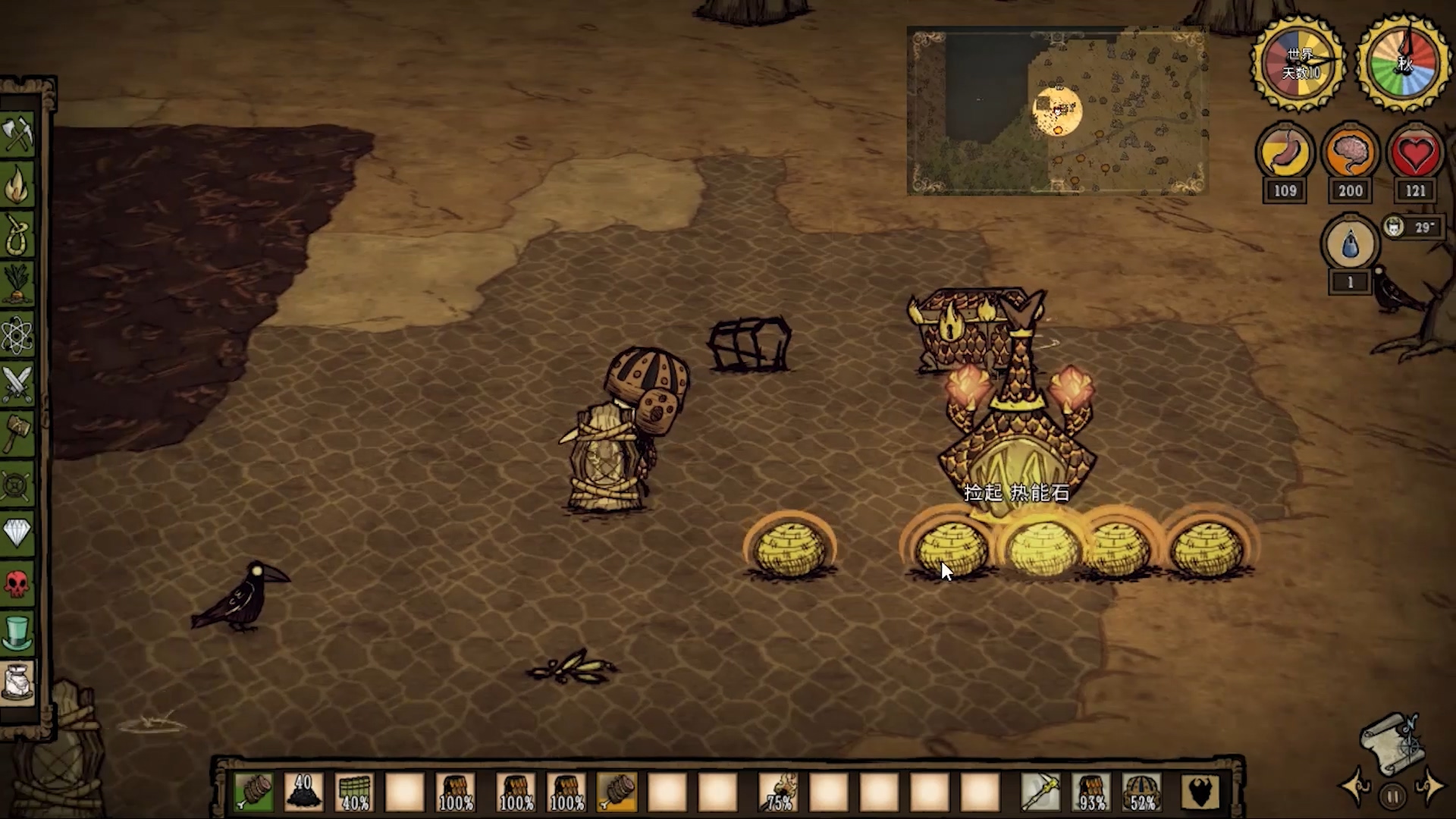1456x819 pixels.
Task: Open the Fire crafting tab
Action: [x=17, y=185]
